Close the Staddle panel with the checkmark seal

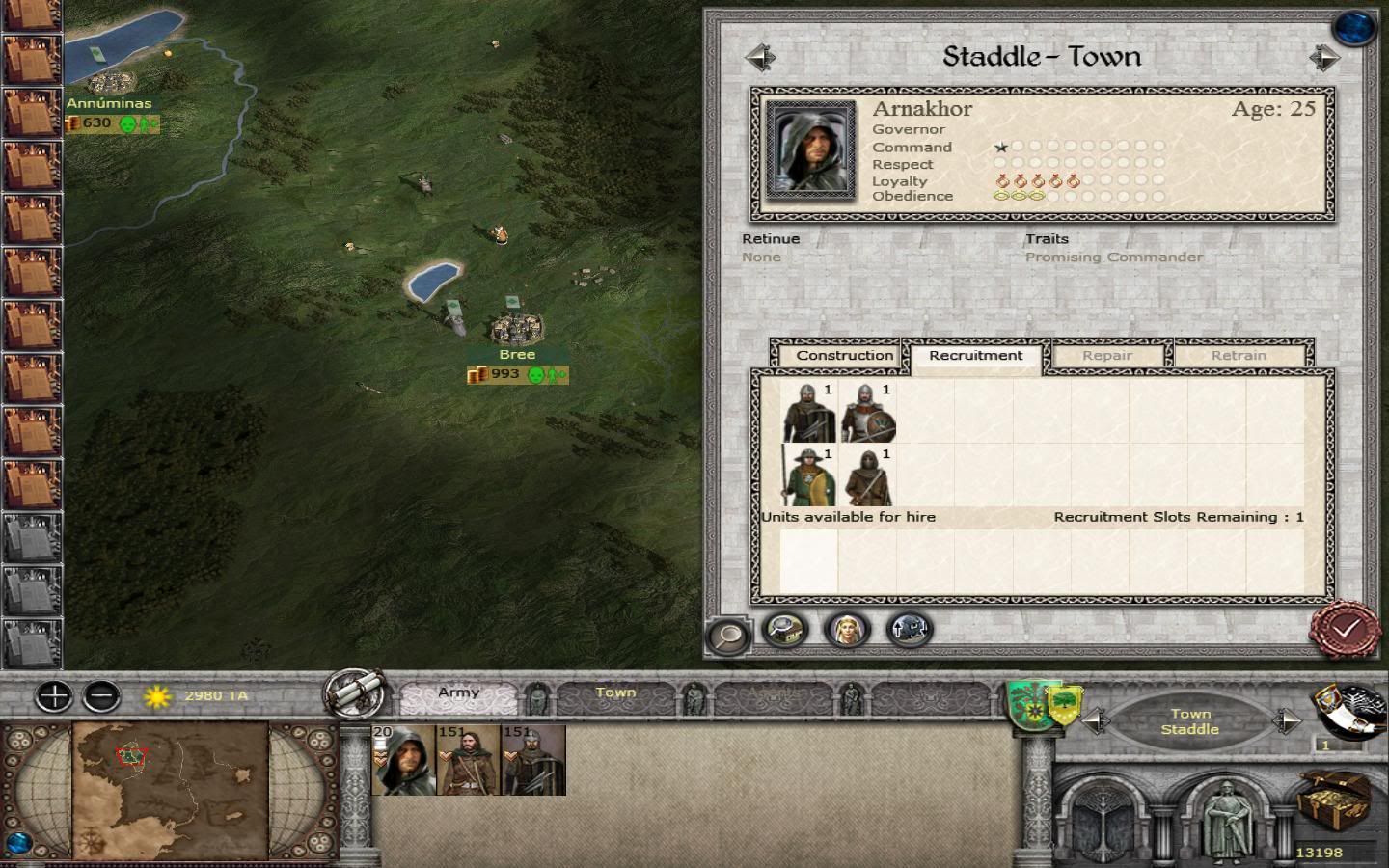tap(1345, 629)
